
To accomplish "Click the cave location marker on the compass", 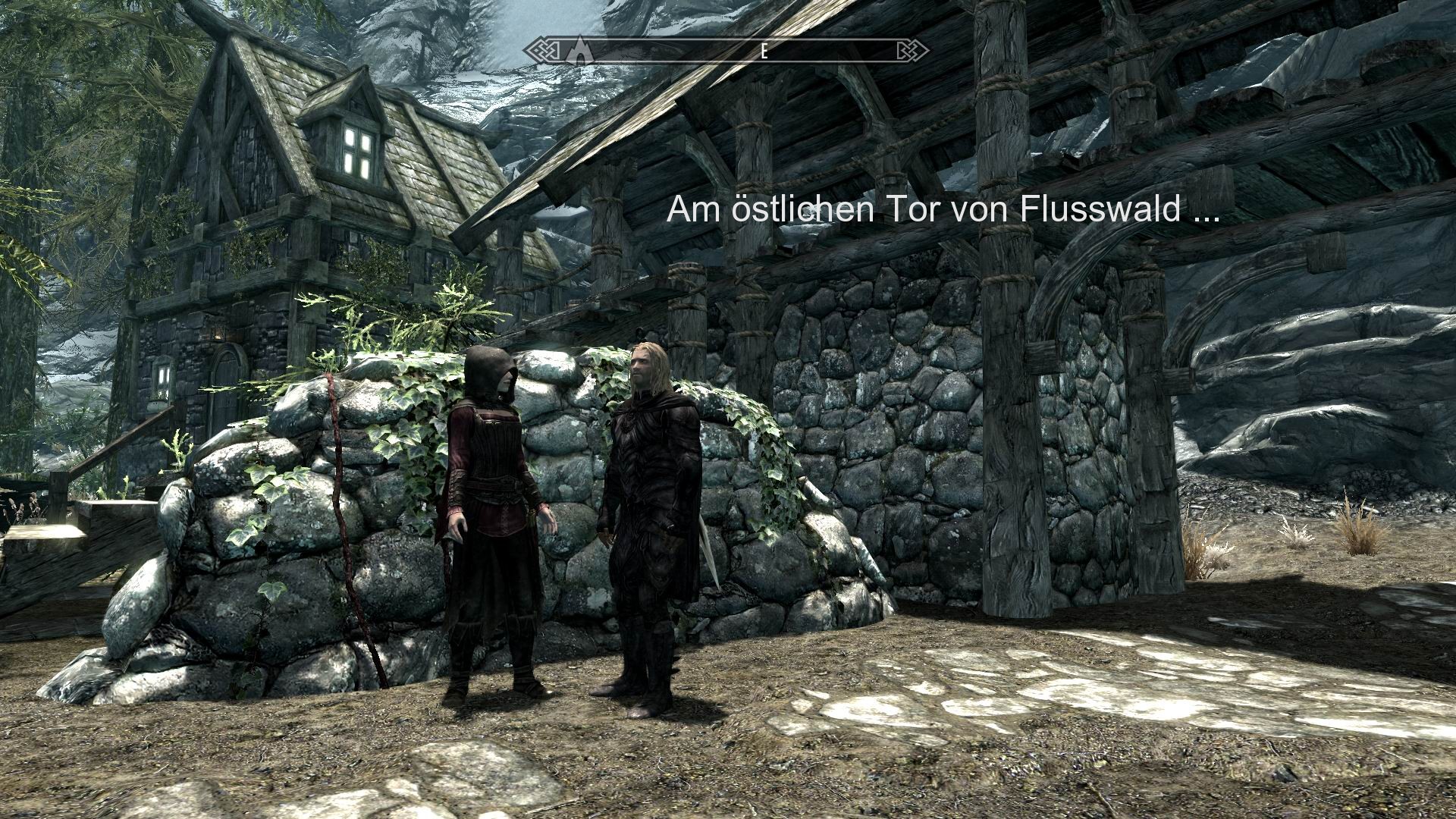I will coord(581,50).
